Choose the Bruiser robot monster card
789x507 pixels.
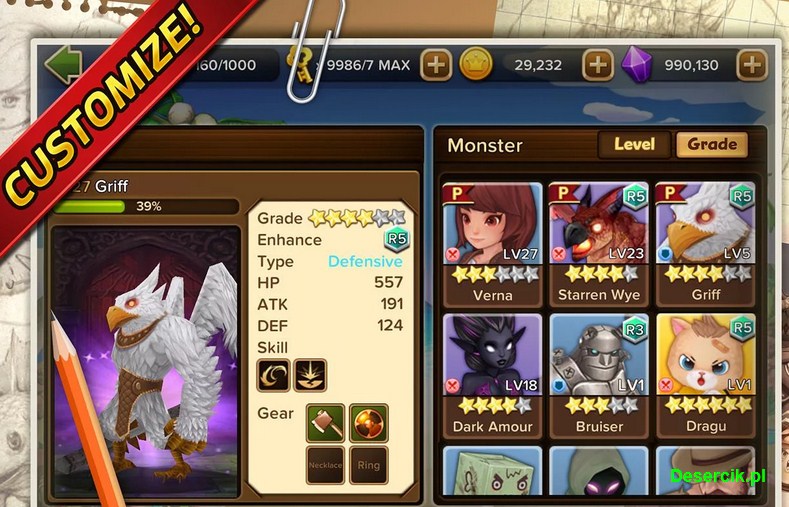[598, 373]
